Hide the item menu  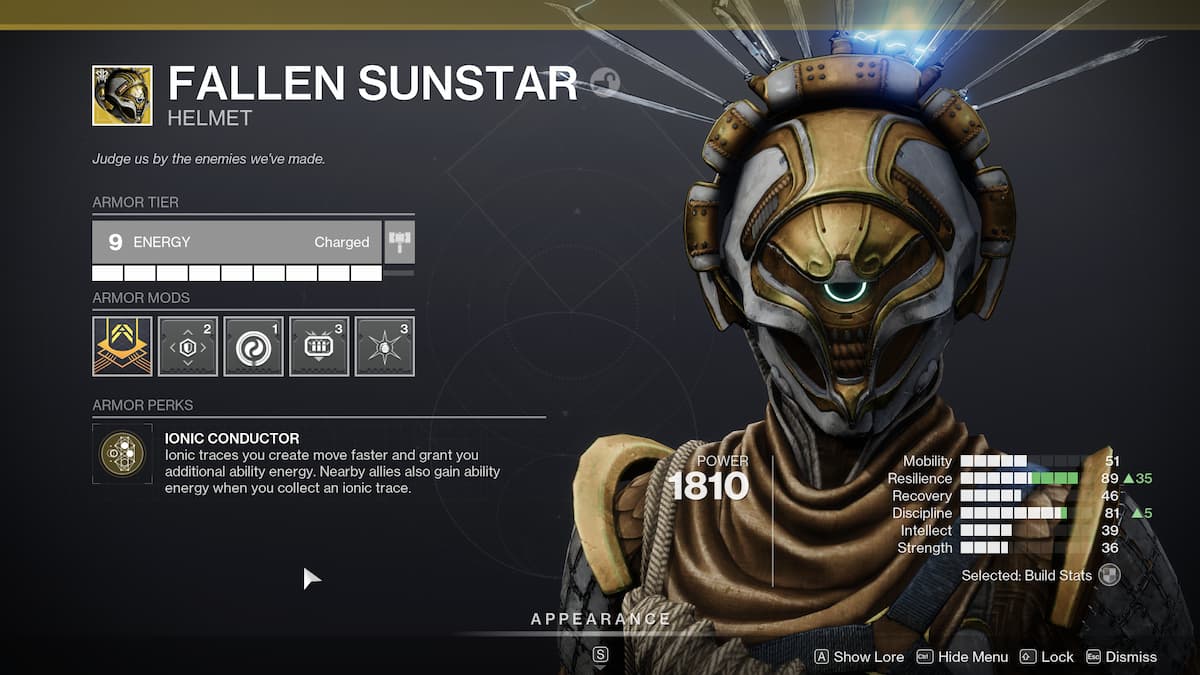point(962,657)
